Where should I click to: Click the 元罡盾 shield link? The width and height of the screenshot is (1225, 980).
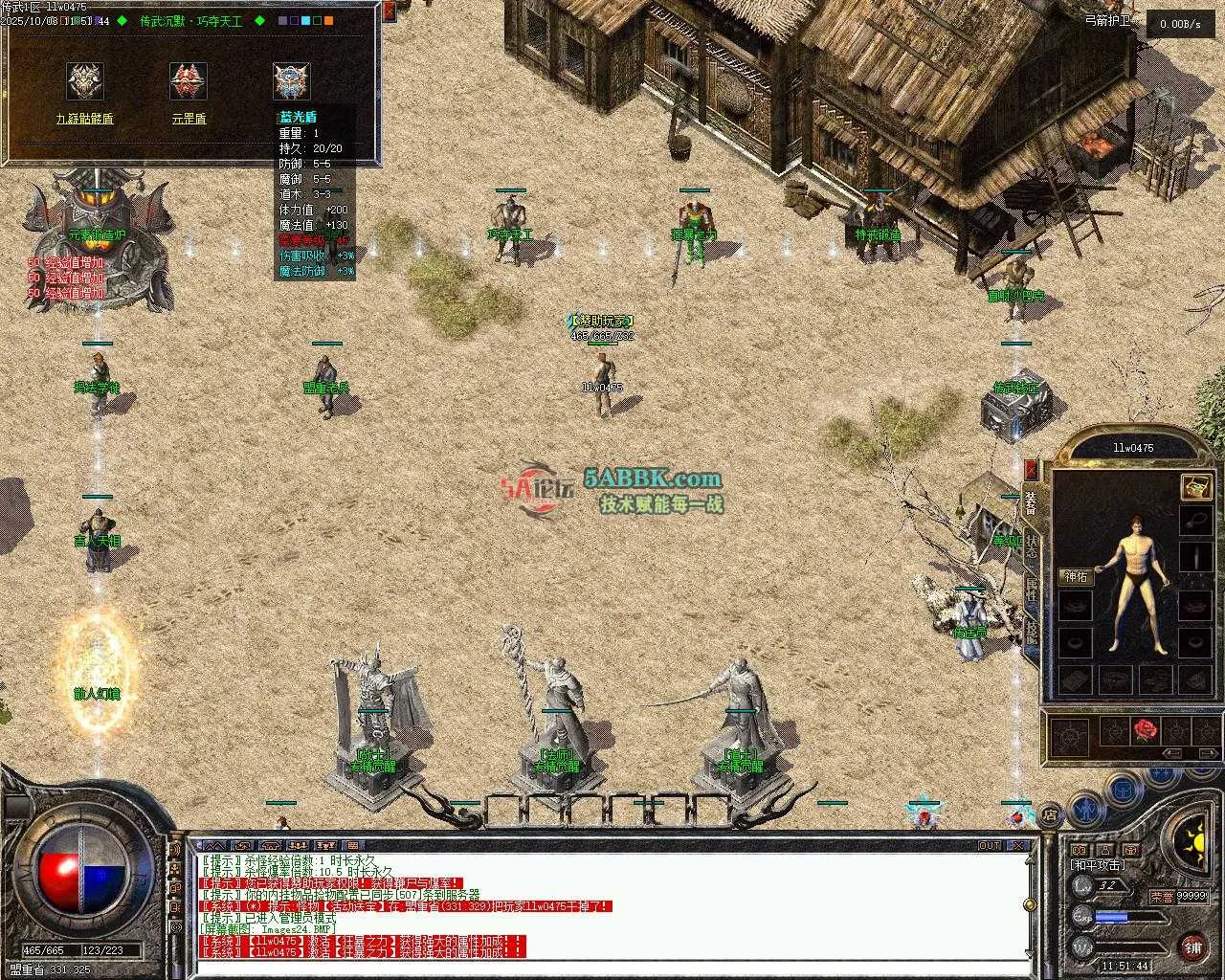189,119
